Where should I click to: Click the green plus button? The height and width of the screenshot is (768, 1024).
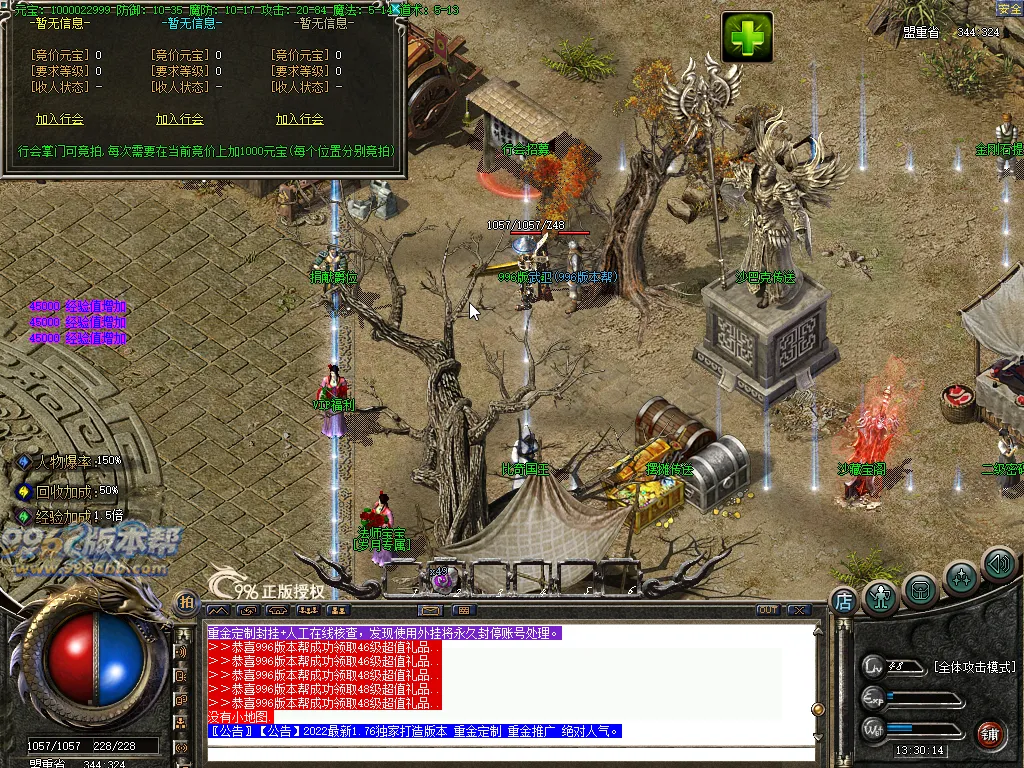pyautogui.click(x=747, y=38)
